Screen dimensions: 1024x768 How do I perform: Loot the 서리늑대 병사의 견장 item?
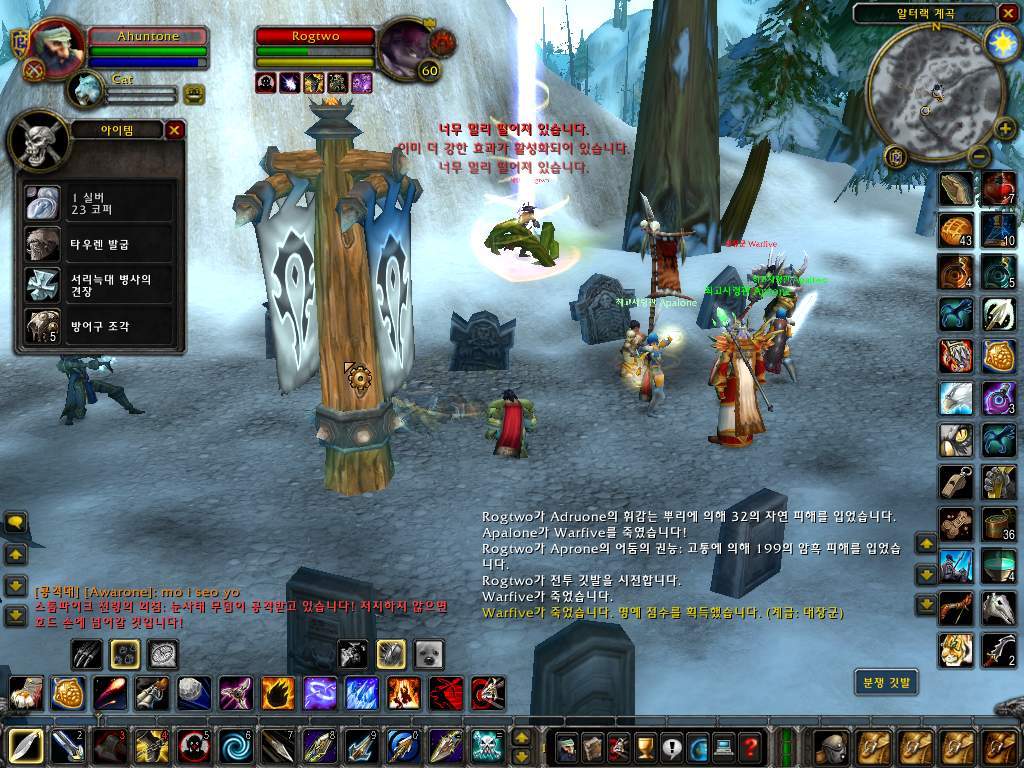tap(43, 284)
